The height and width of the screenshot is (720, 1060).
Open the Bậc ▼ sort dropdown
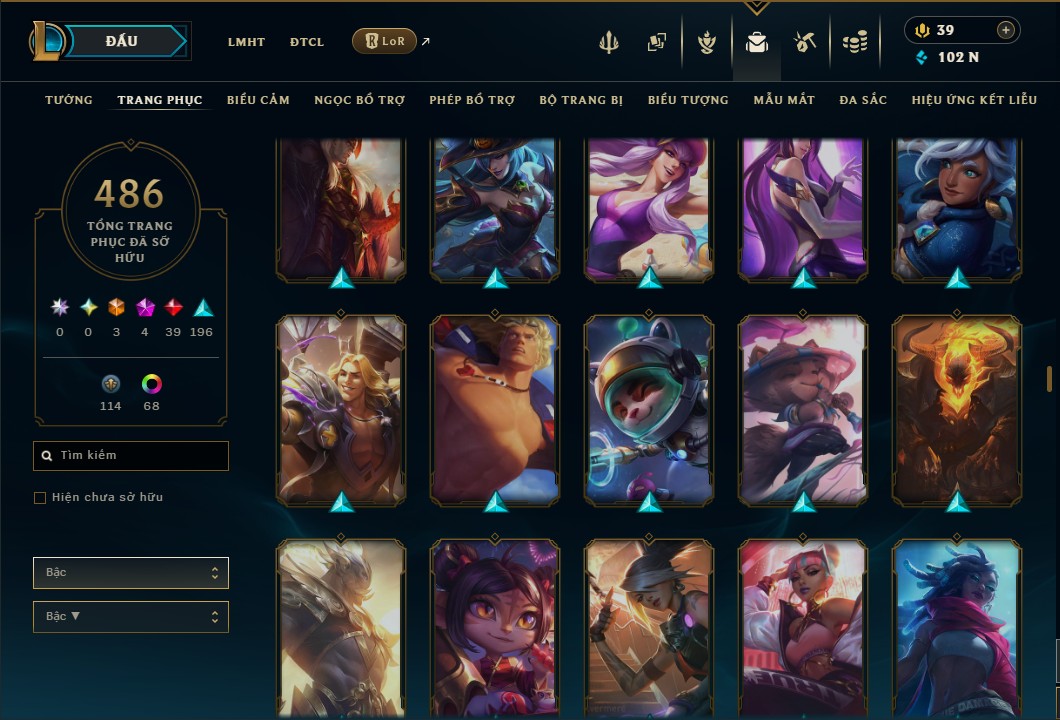click(x=131, y=616)
